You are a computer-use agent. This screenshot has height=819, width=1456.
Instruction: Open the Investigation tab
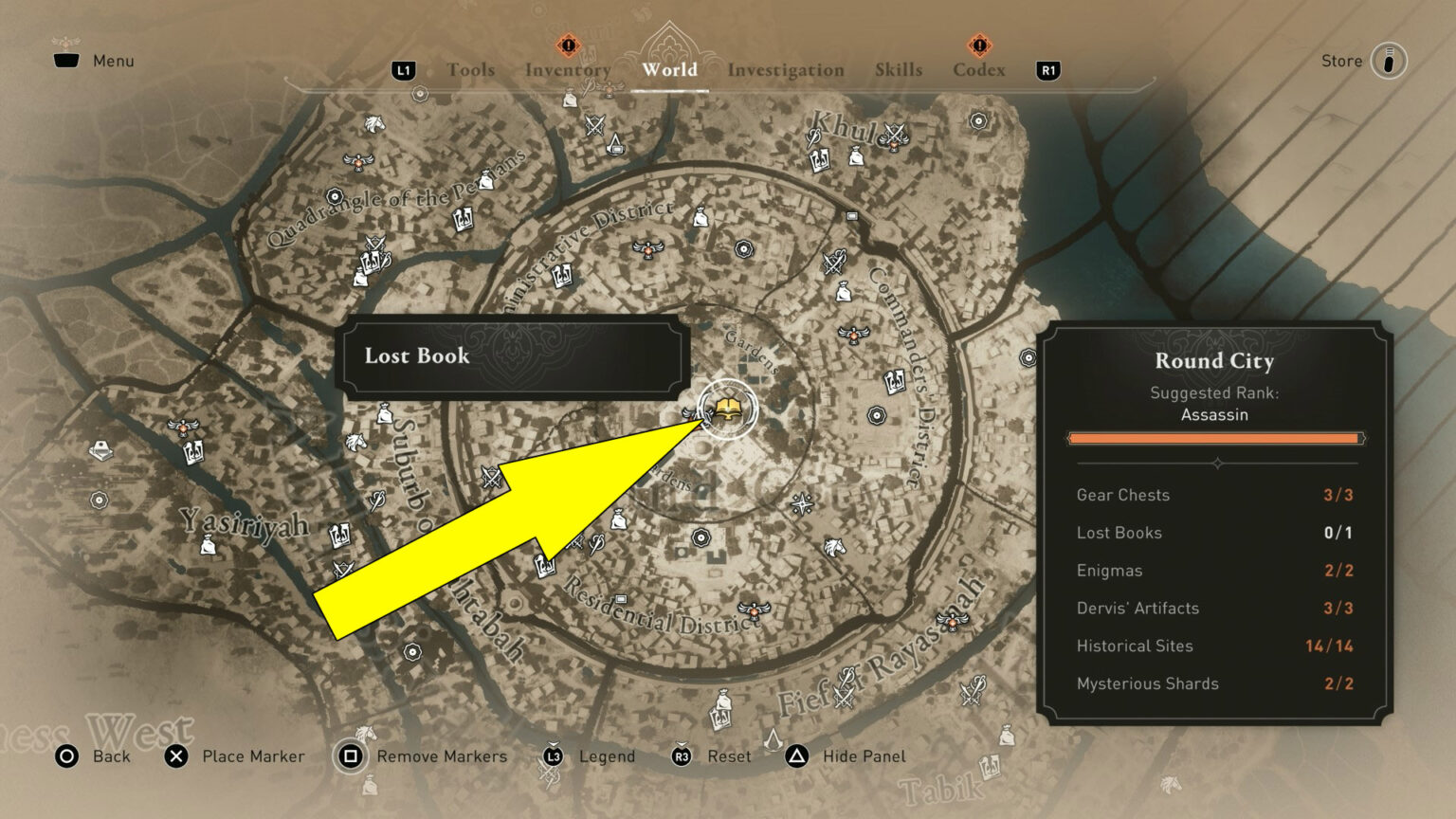[x=786, y=69]
